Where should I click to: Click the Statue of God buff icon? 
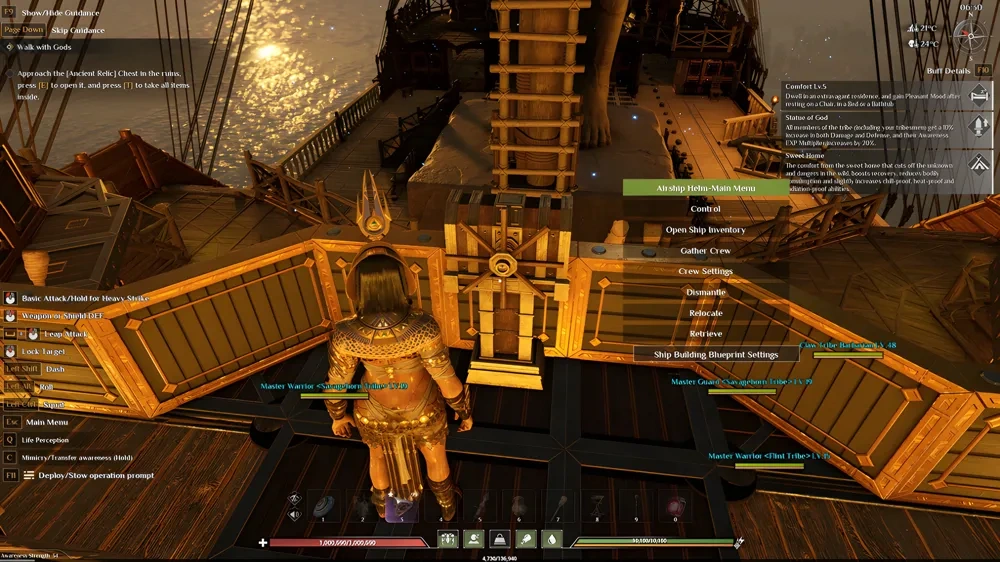pyautogui.click(x=979, y=128)
